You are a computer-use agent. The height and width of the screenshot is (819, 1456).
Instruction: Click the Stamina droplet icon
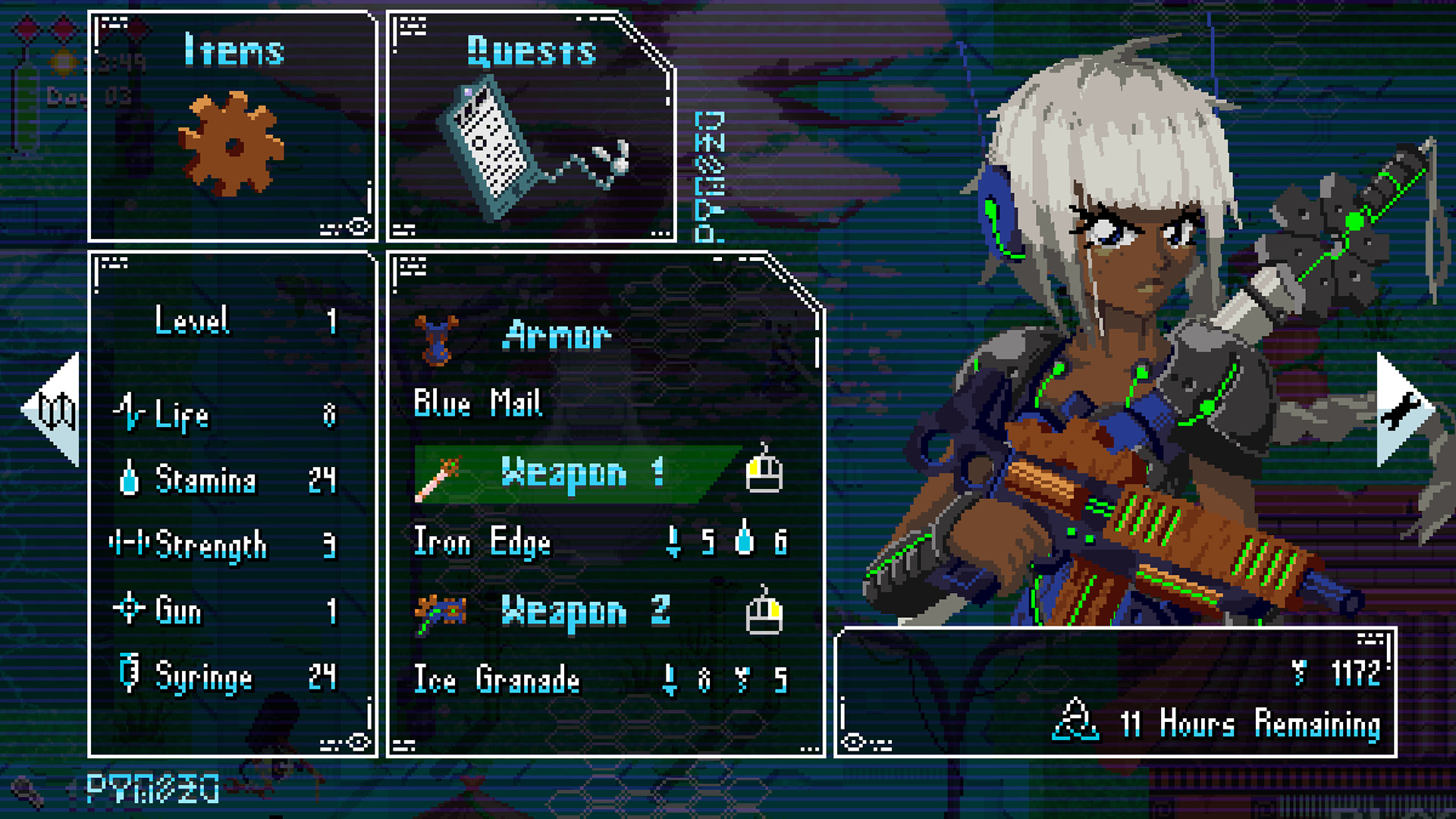[130, 478]
